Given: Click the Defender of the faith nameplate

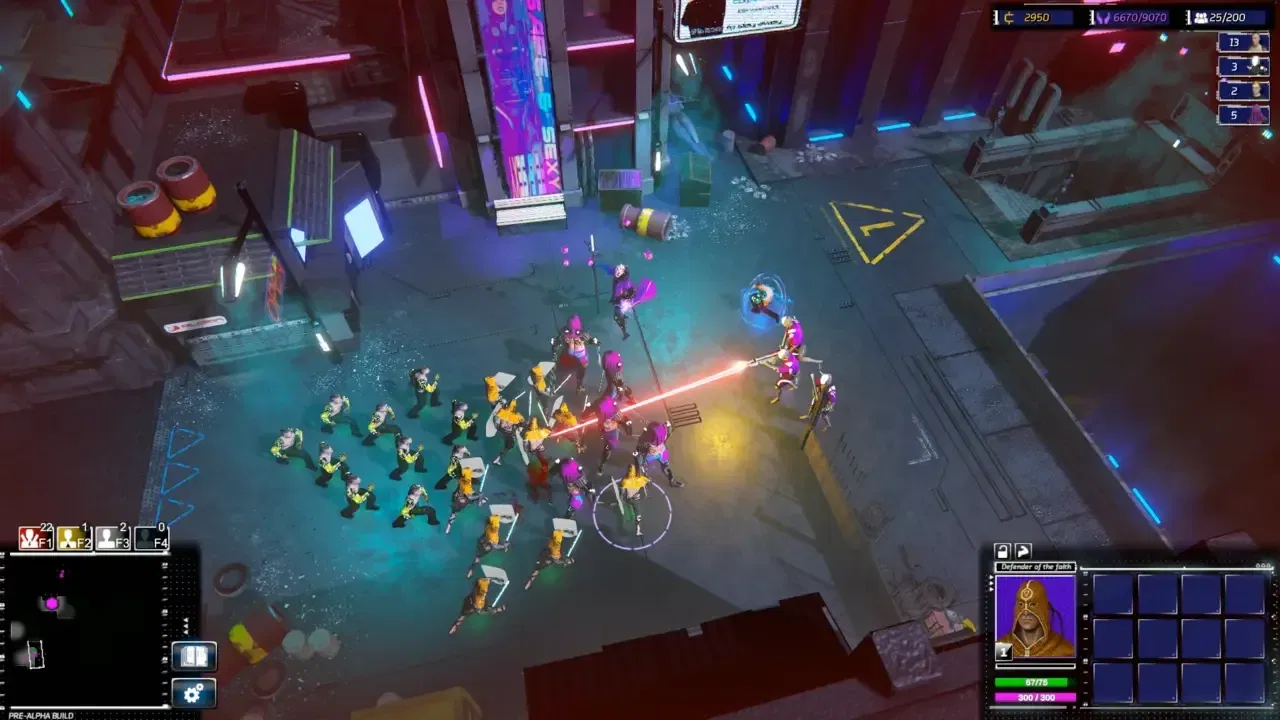Looking at the screenshot, I should click(x=1038, y=566).
